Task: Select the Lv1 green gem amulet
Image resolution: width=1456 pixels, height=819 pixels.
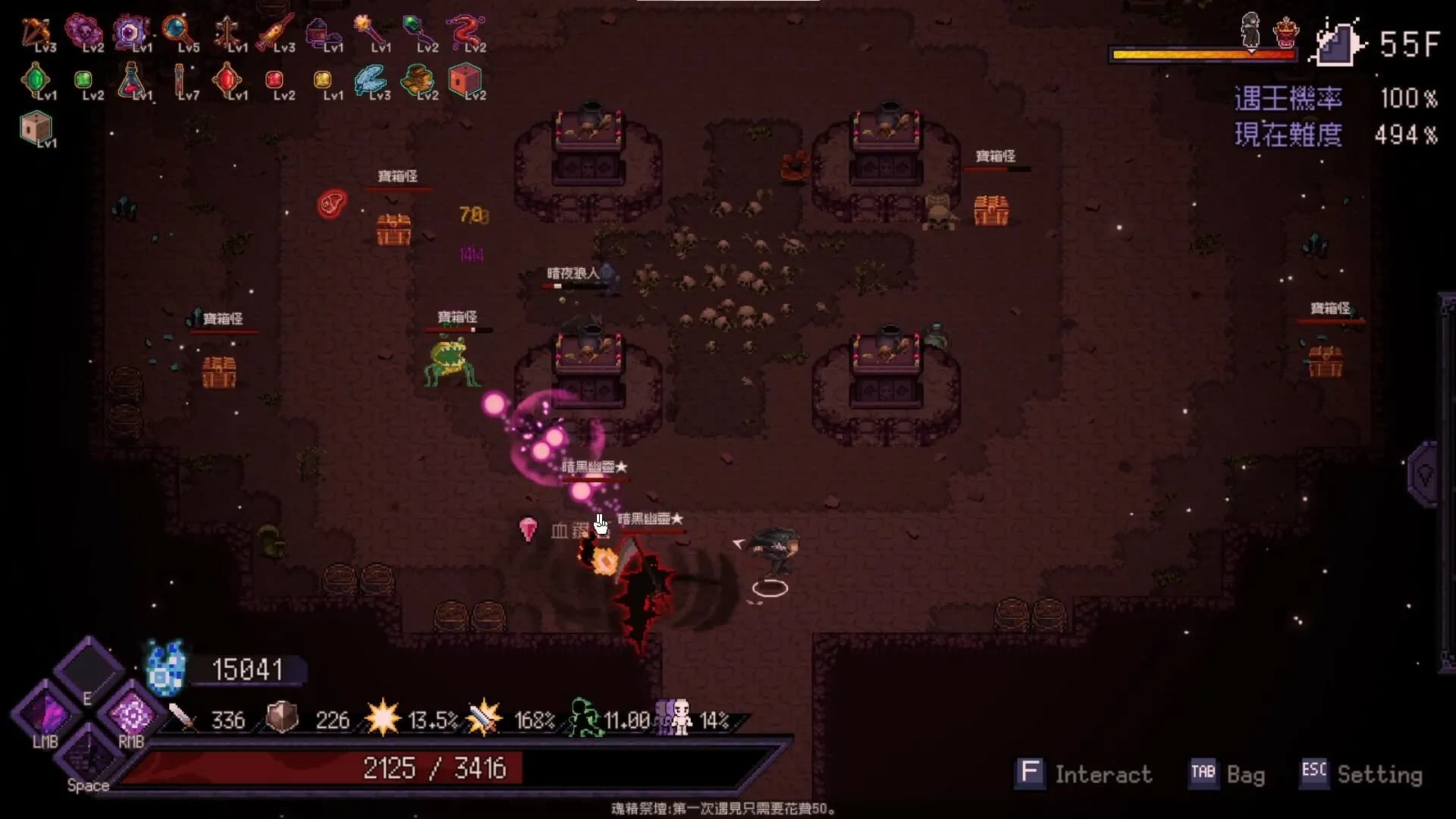Action: click(36, 80)
